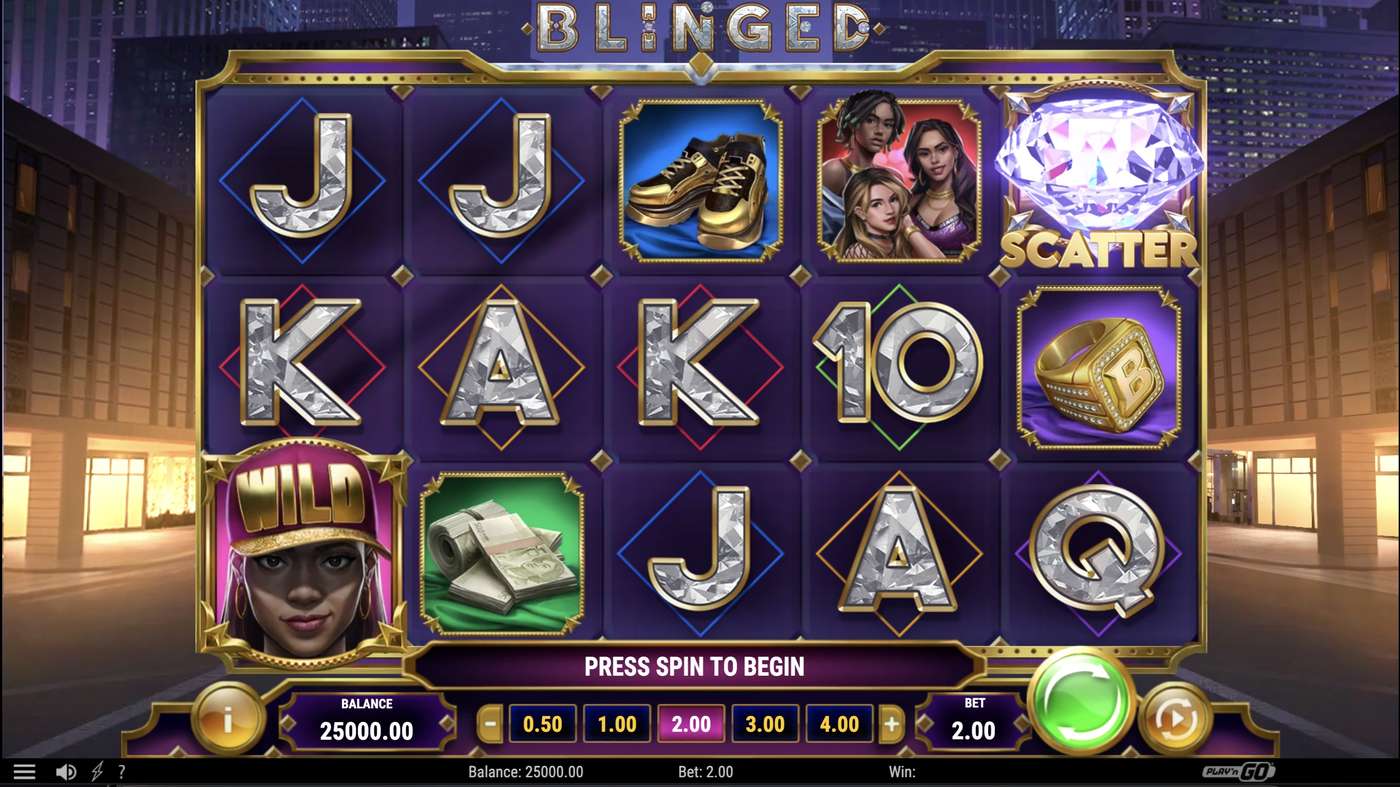This screenshot has height=787, width=1400.
Task: Select the 3.00 bet chip
Action: (765, 723)
